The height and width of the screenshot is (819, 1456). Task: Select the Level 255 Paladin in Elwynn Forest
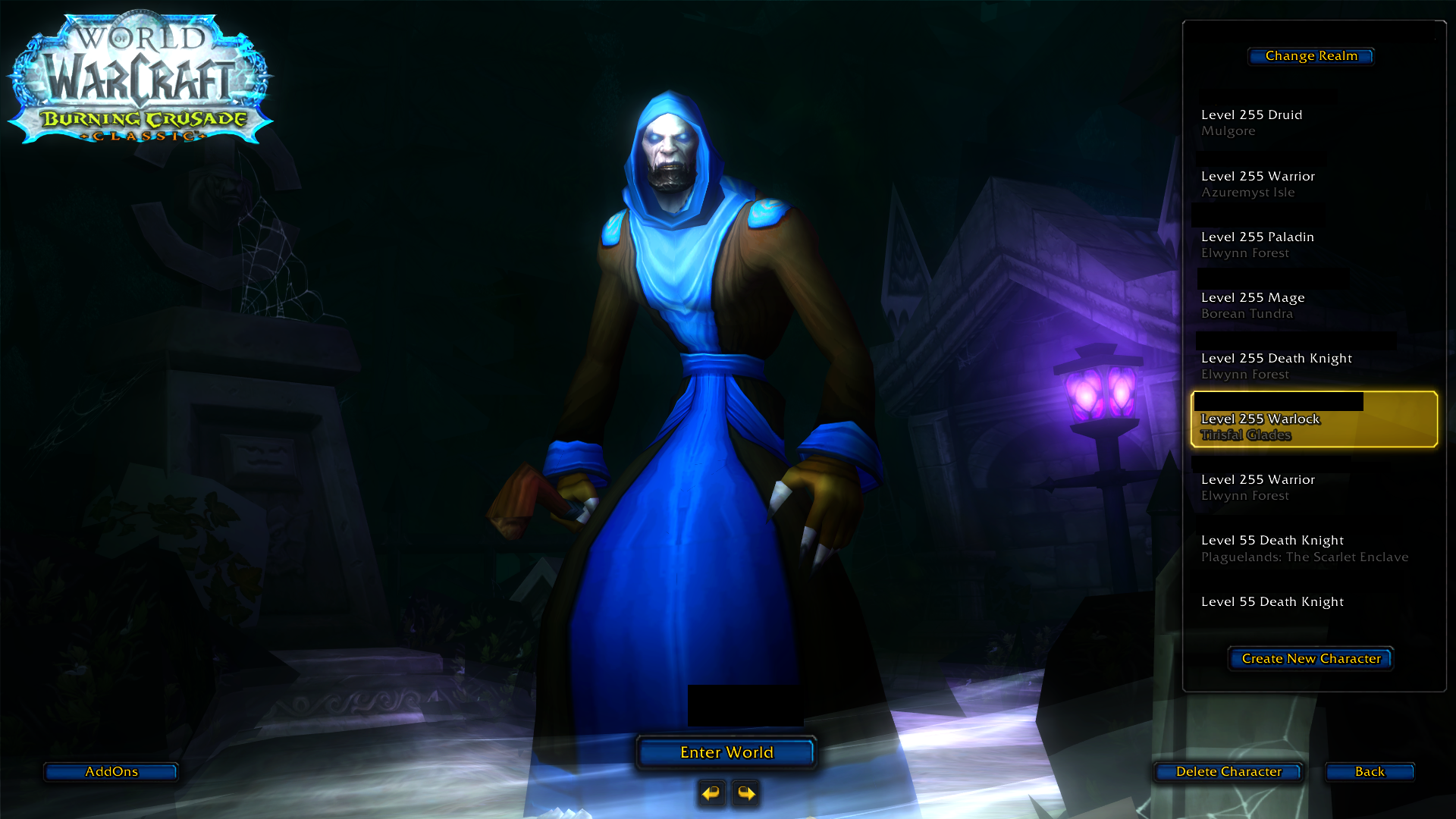pyautogui.click(x=1304, y=243)
